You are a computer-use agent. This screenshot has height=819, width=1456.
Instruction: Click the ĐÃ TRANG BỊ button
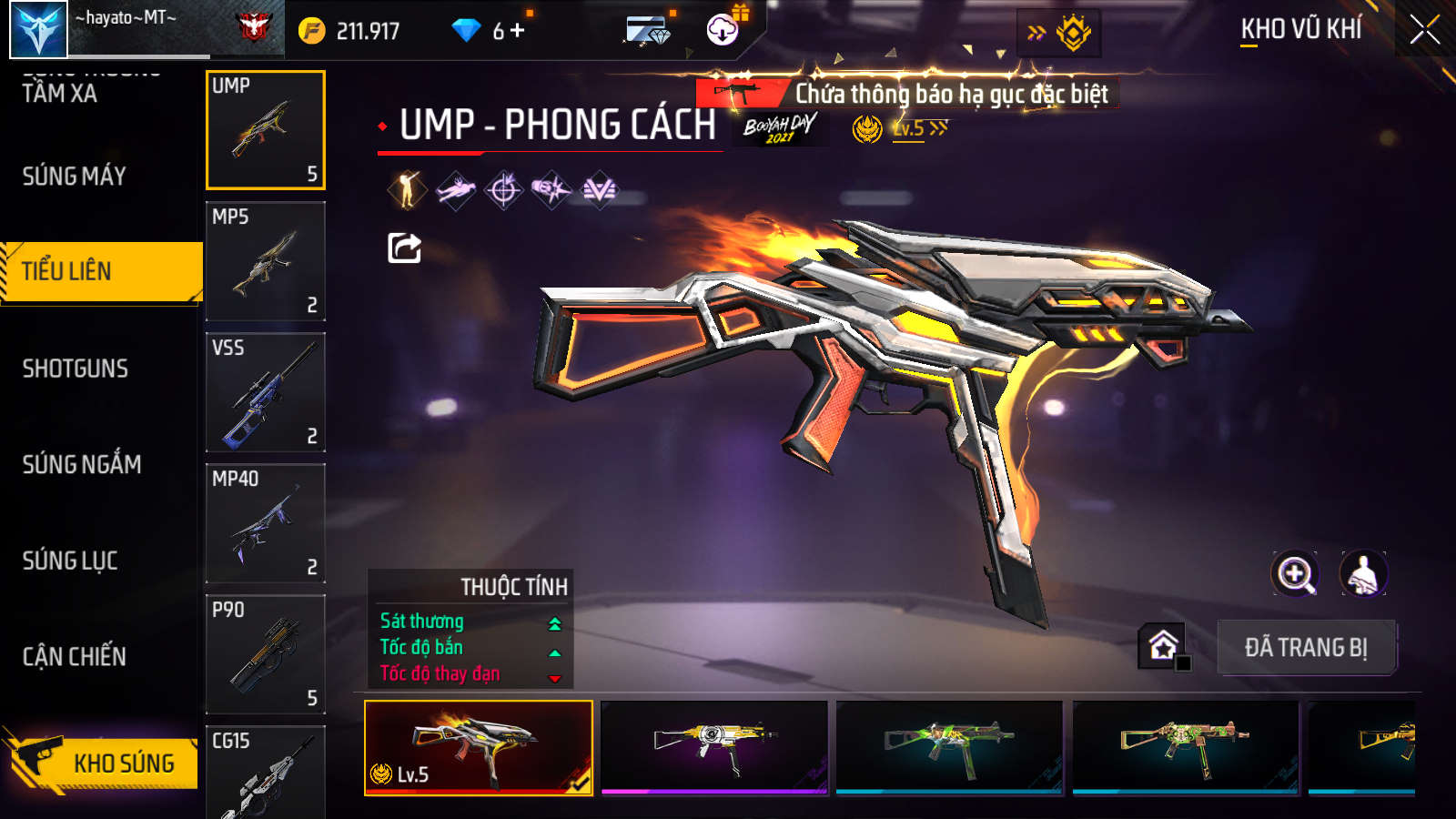(x=1306, y=647)
